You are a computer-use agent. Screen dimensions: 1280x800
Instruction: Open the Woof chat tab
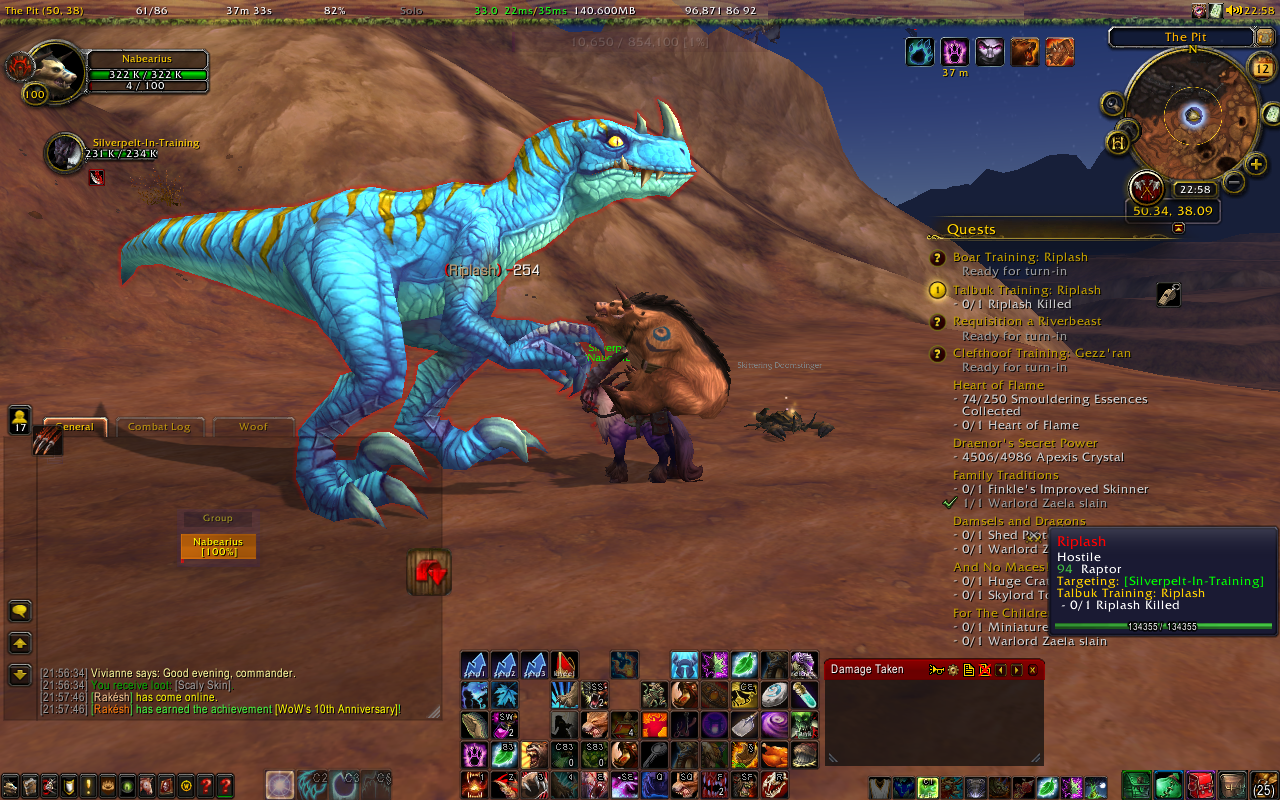(x=253, y=427)
